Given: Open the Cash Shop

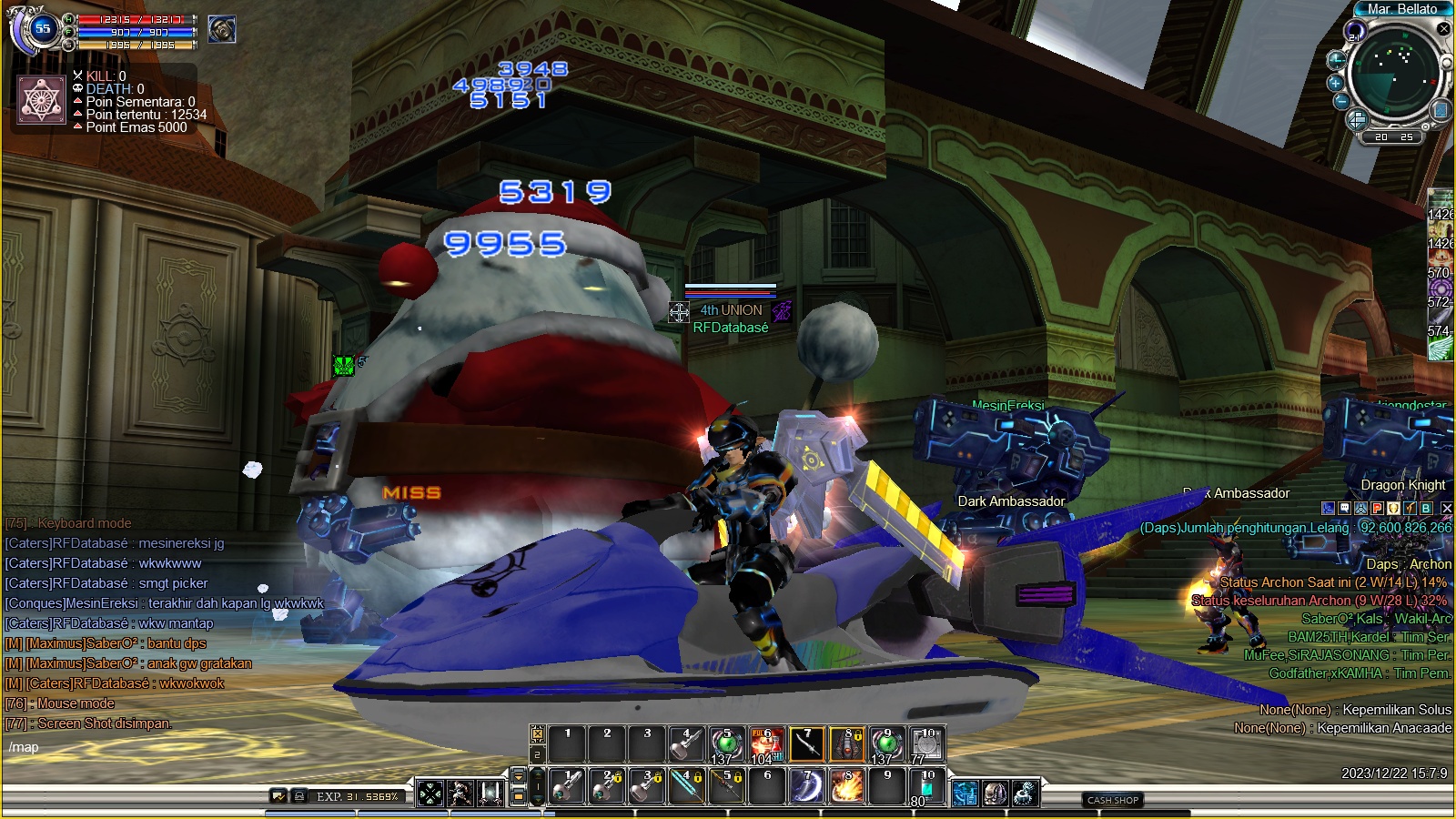Looking at the screenshot, I should 1113,800.
